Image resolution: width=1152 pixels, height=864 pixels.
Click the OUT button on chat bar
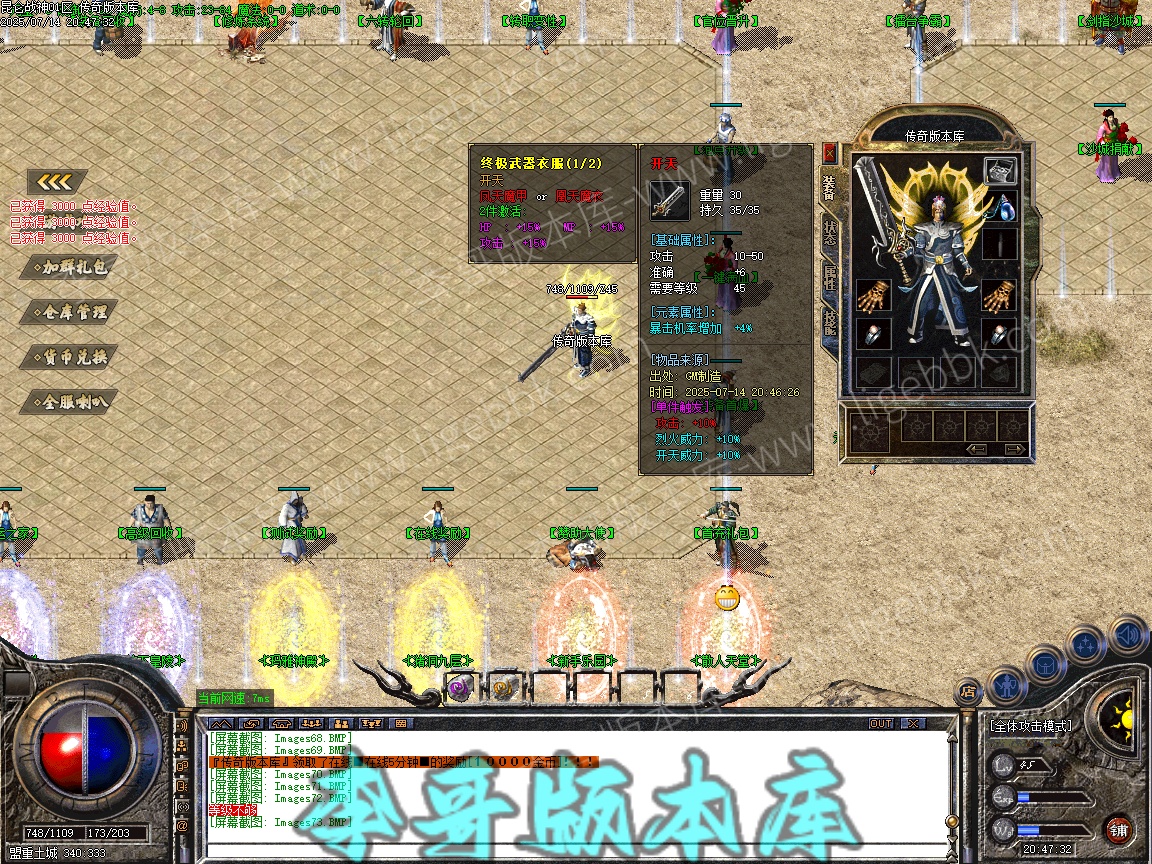pos(881,723)
